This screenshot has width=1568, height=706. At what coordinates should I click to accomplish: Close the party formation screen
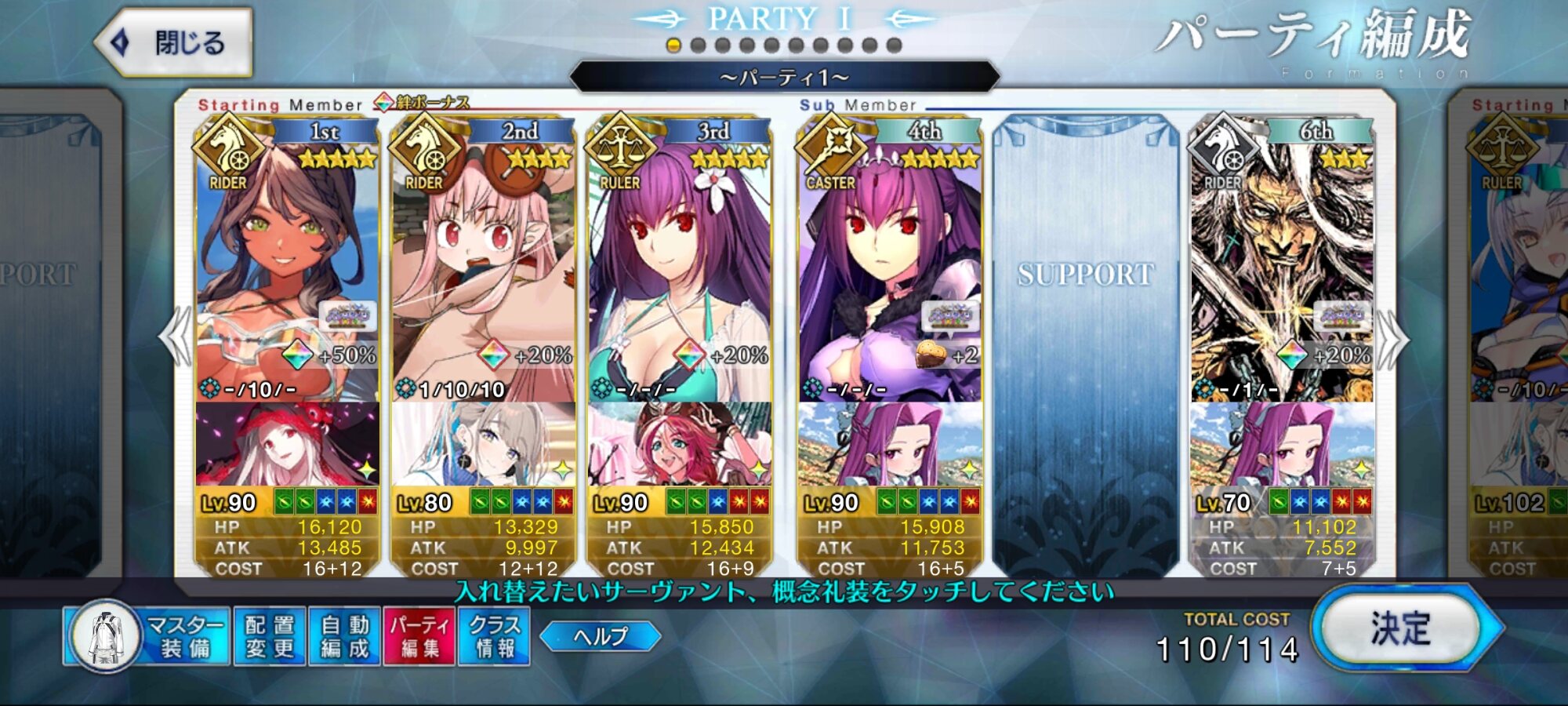click(174, 42)
